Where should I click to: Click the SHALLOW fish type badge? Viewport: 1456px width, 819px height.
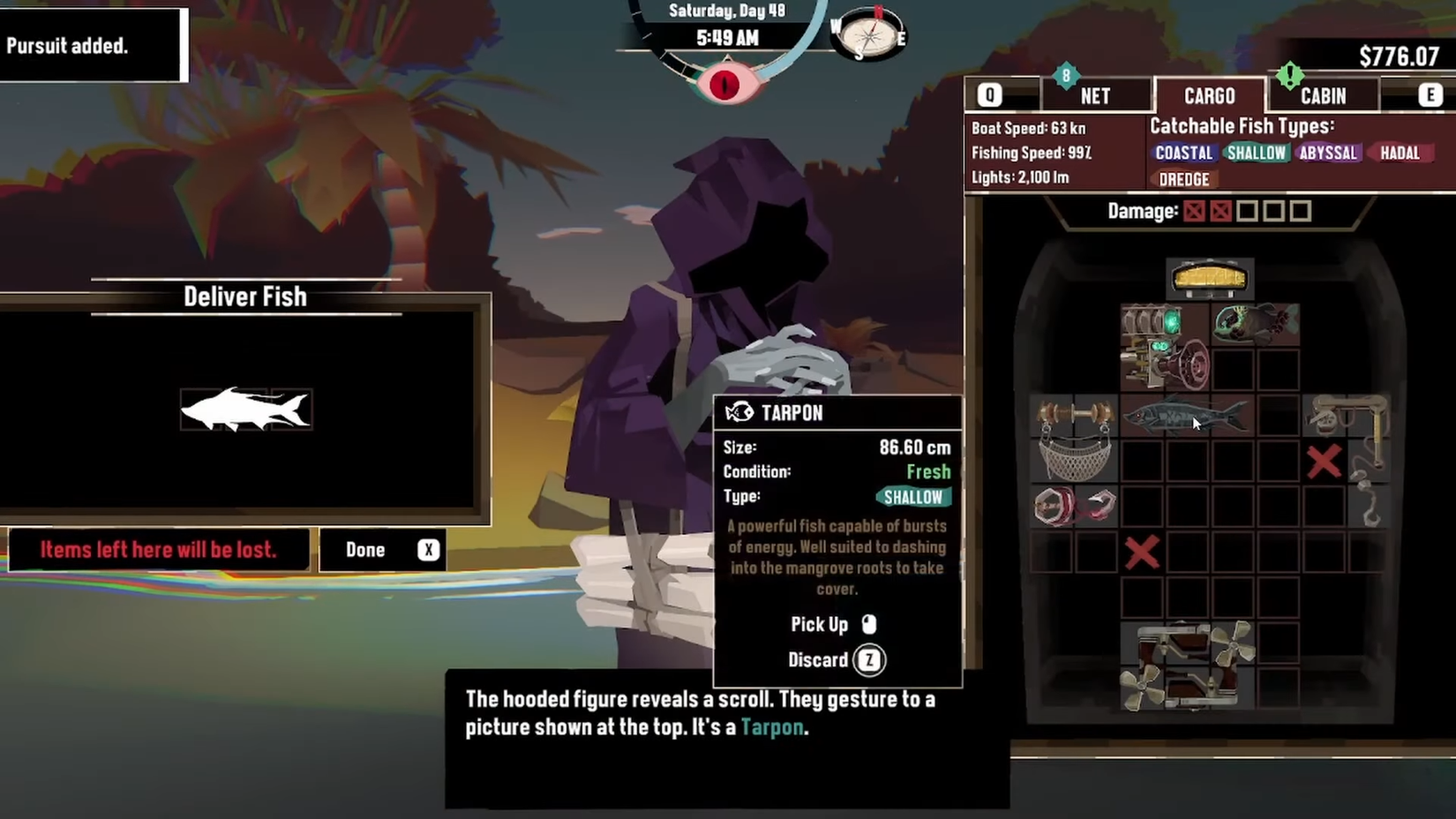tap(1255, 153)
